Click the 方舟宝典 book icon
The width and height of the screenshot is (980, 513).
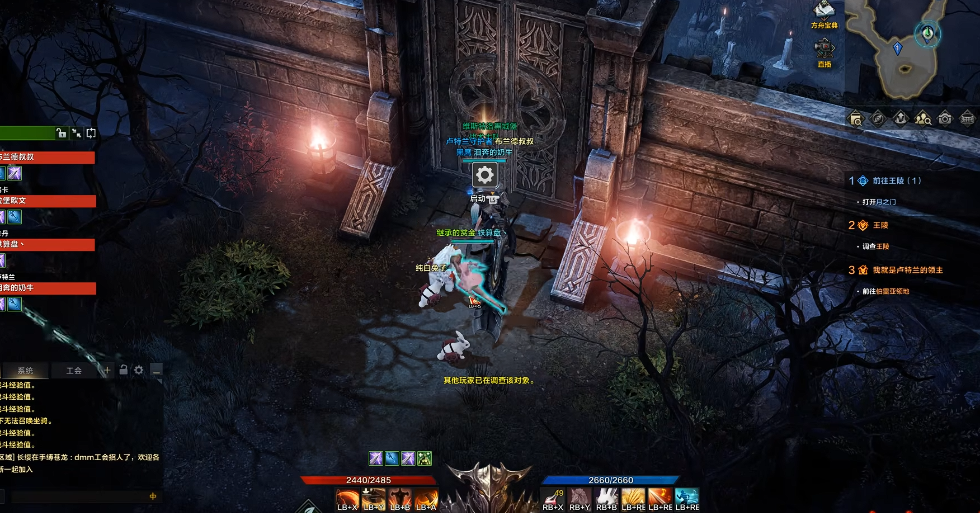pos(823,10)
